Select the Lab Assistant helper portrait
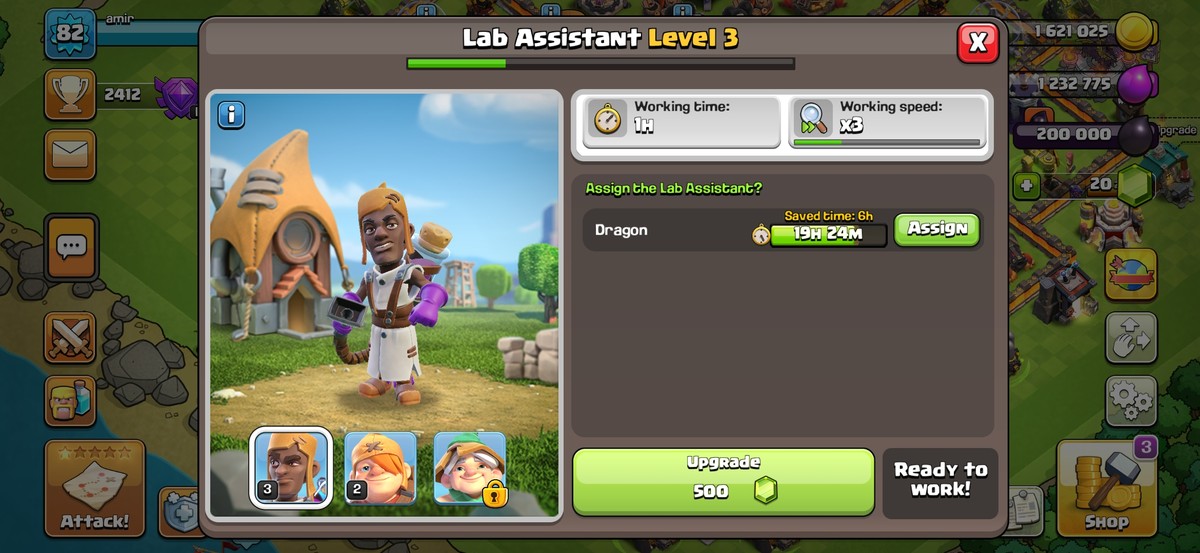 click(x=290, y=468)
